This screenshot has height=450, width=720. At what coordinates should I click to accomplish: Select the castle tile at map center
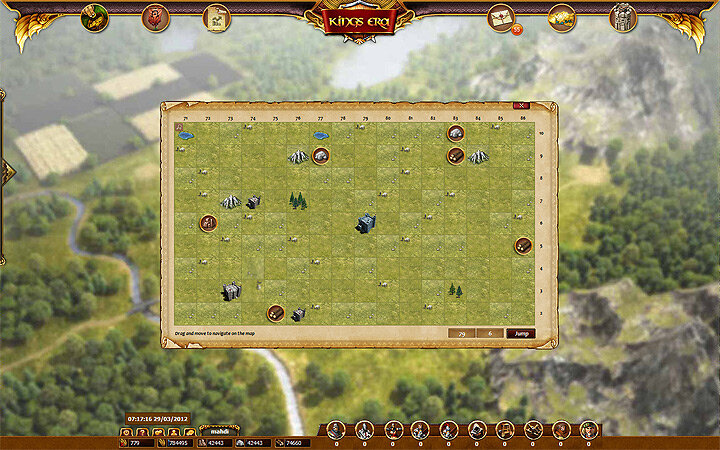[365, 223]
